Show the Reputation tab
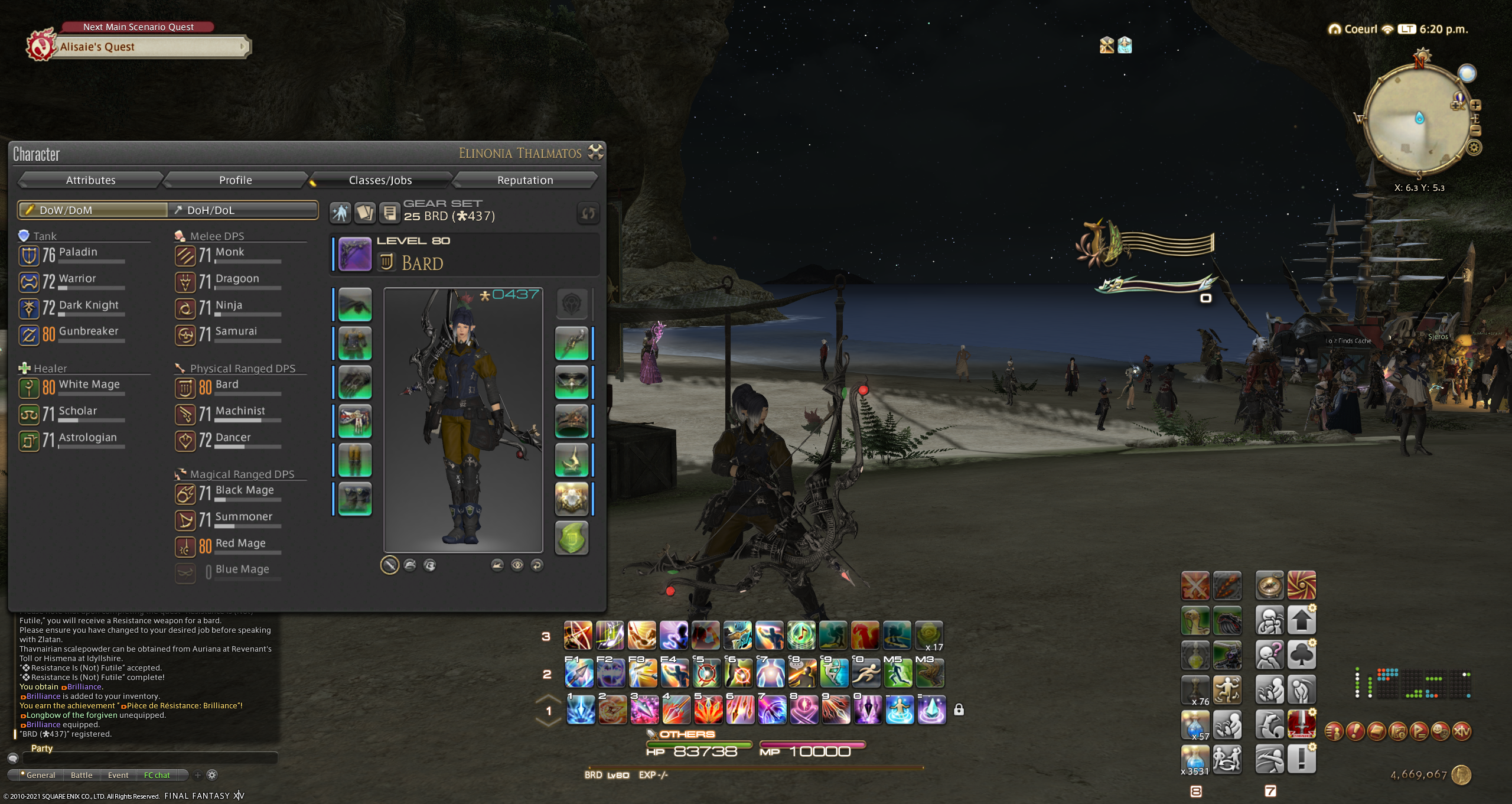This screenshot has height=804, width=1512. (524, 180)
